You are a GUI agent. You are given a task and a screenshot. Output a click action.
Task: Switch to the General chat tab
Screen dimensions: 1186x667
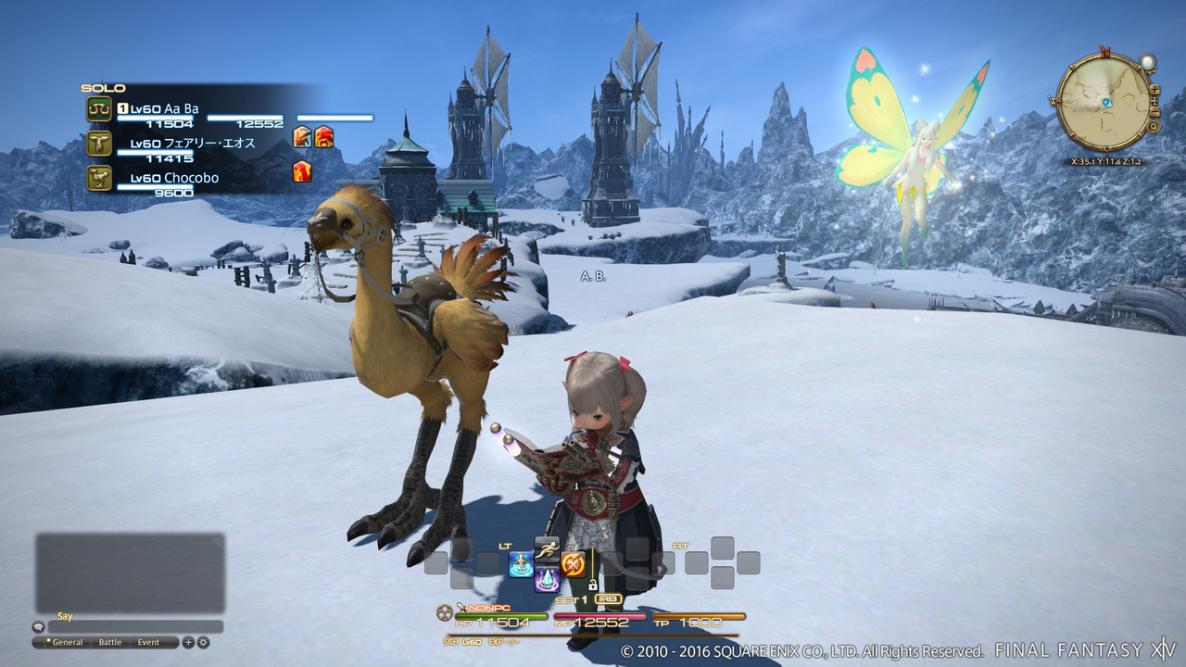[67, 642]
